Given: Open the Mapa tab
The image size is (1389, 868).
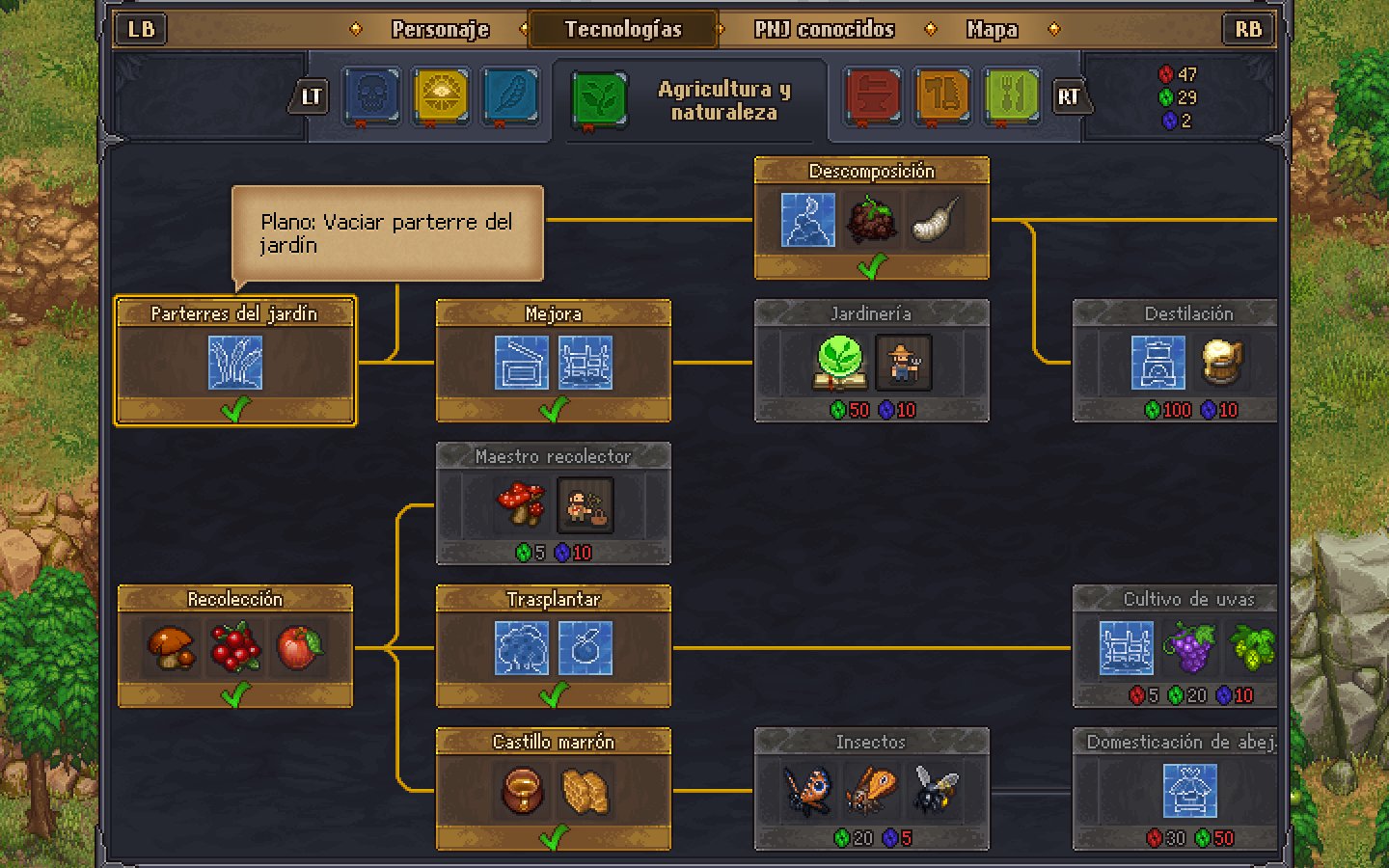Looking at the screenshot, I should 990,29.
